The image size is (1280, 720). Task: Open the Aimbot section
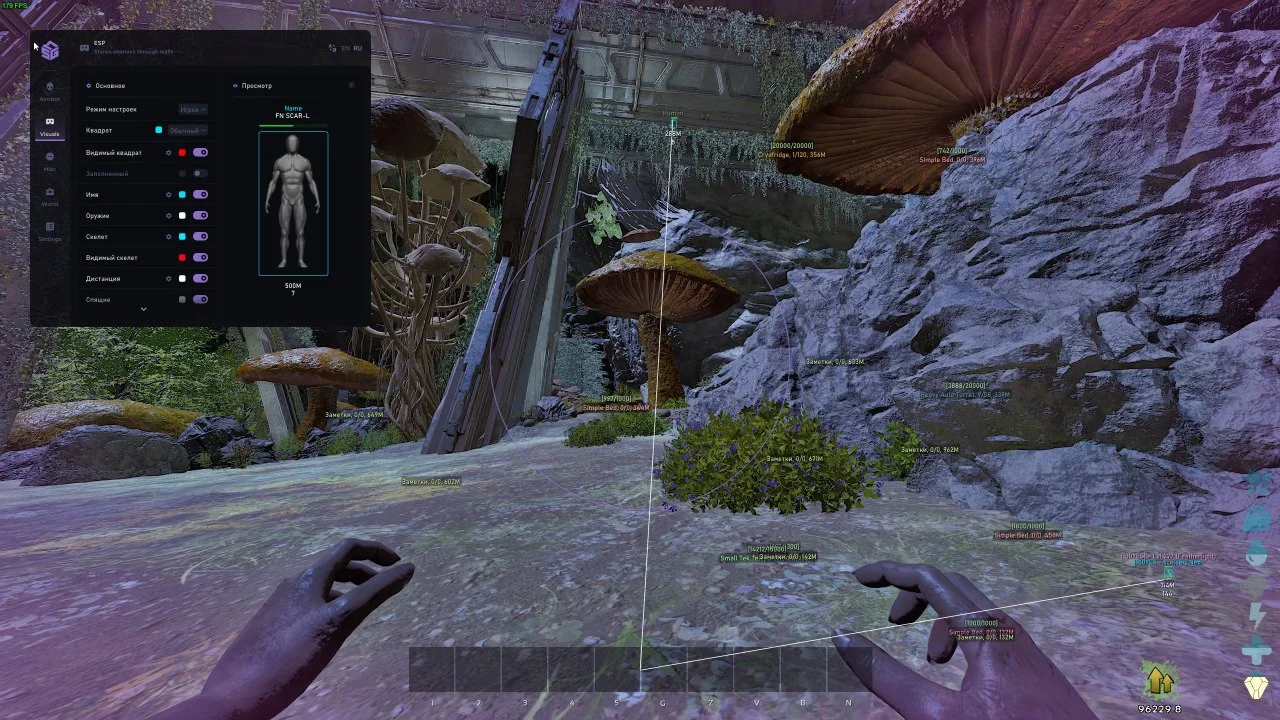pos(49,91)
